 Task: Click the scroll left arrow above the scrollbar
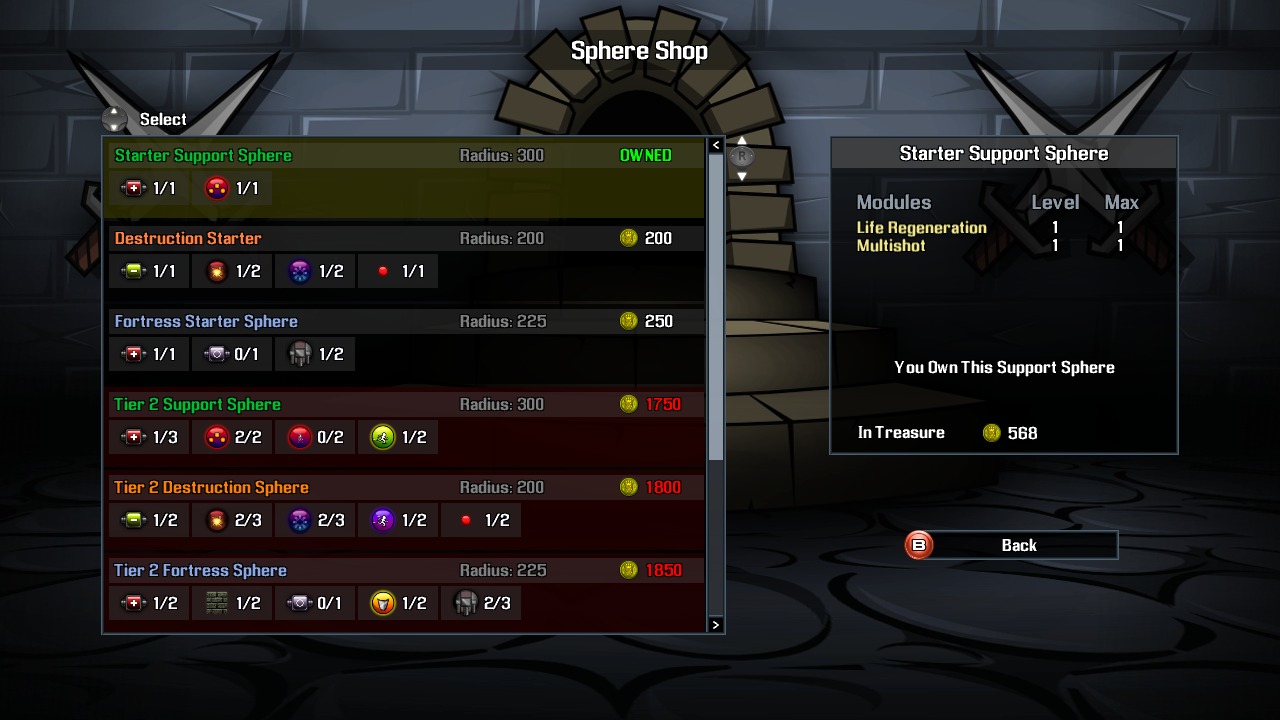[715, 145]
